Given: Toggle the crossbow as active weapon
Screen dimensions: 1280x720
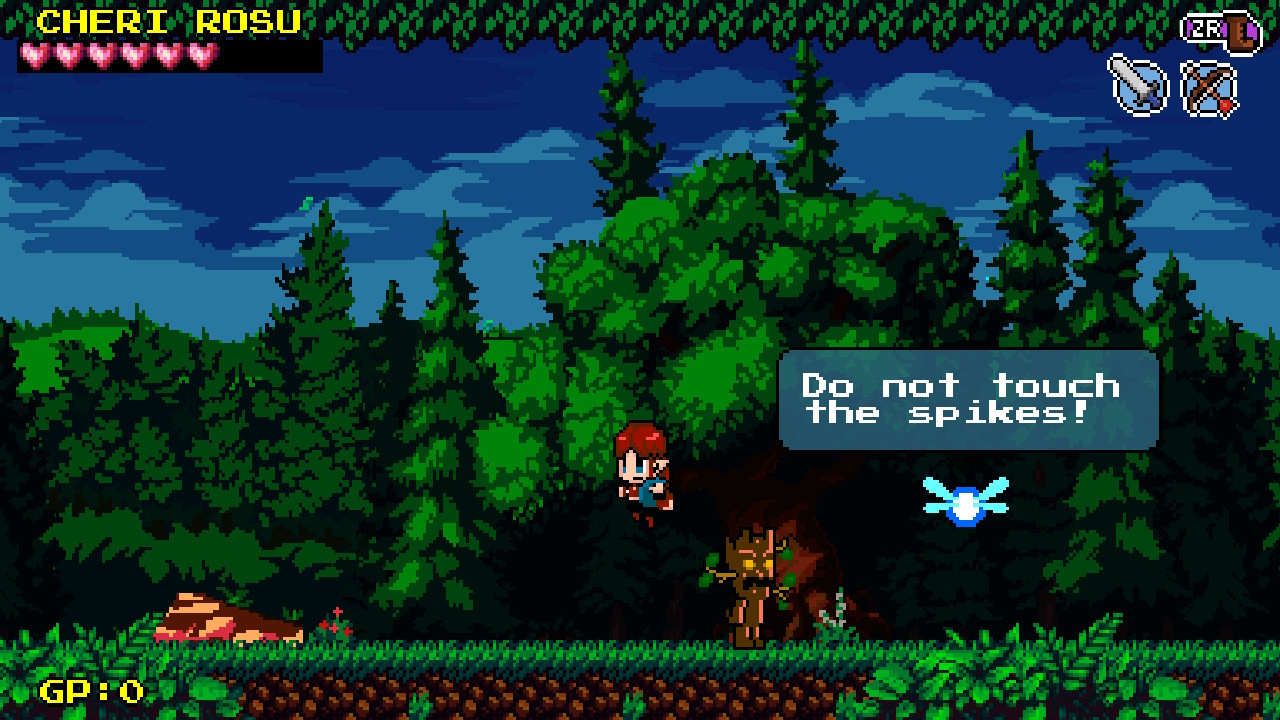Looking at the screenshot, I should (1210, 88).
